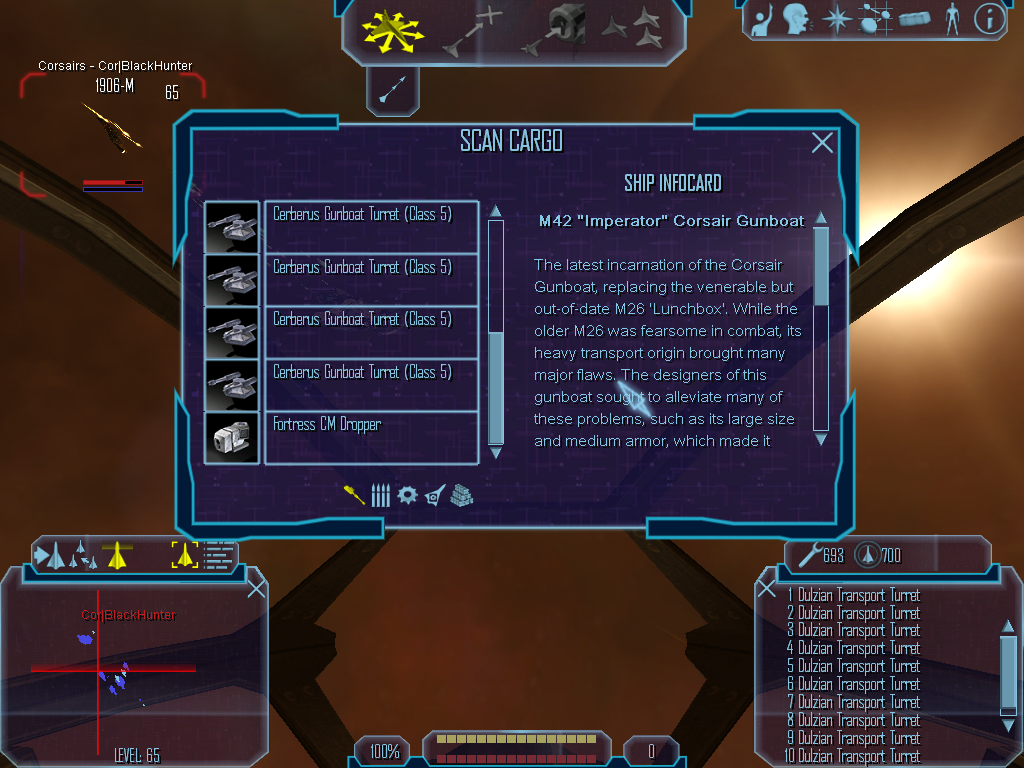
Task: Select weapon 1 Dulzian Transport Turret
Action: pos(855,595)
